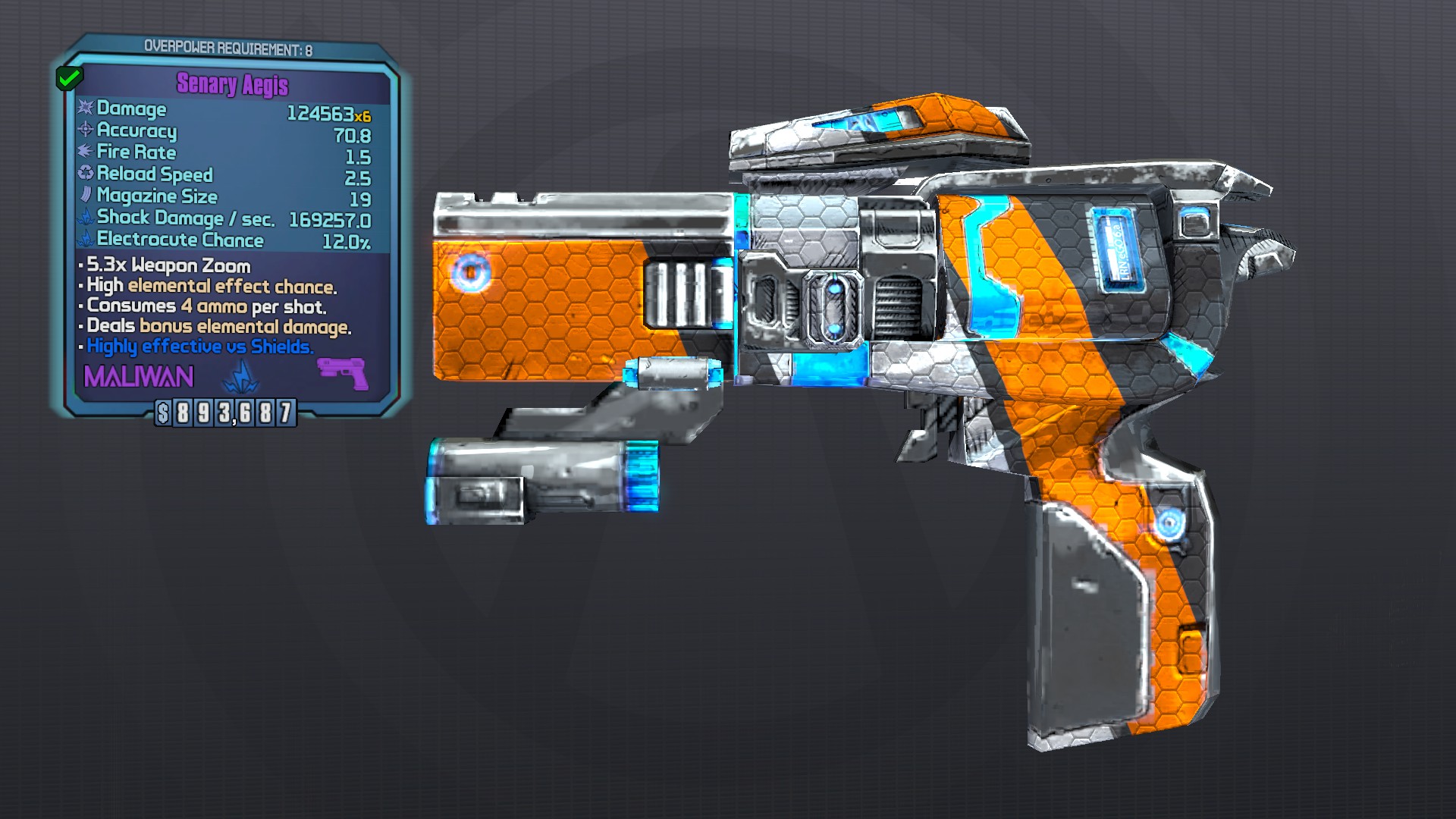This screenshot has height=819, width=1456.
Task: Click the green checkmark badge on the card
Action: point(69,77)
